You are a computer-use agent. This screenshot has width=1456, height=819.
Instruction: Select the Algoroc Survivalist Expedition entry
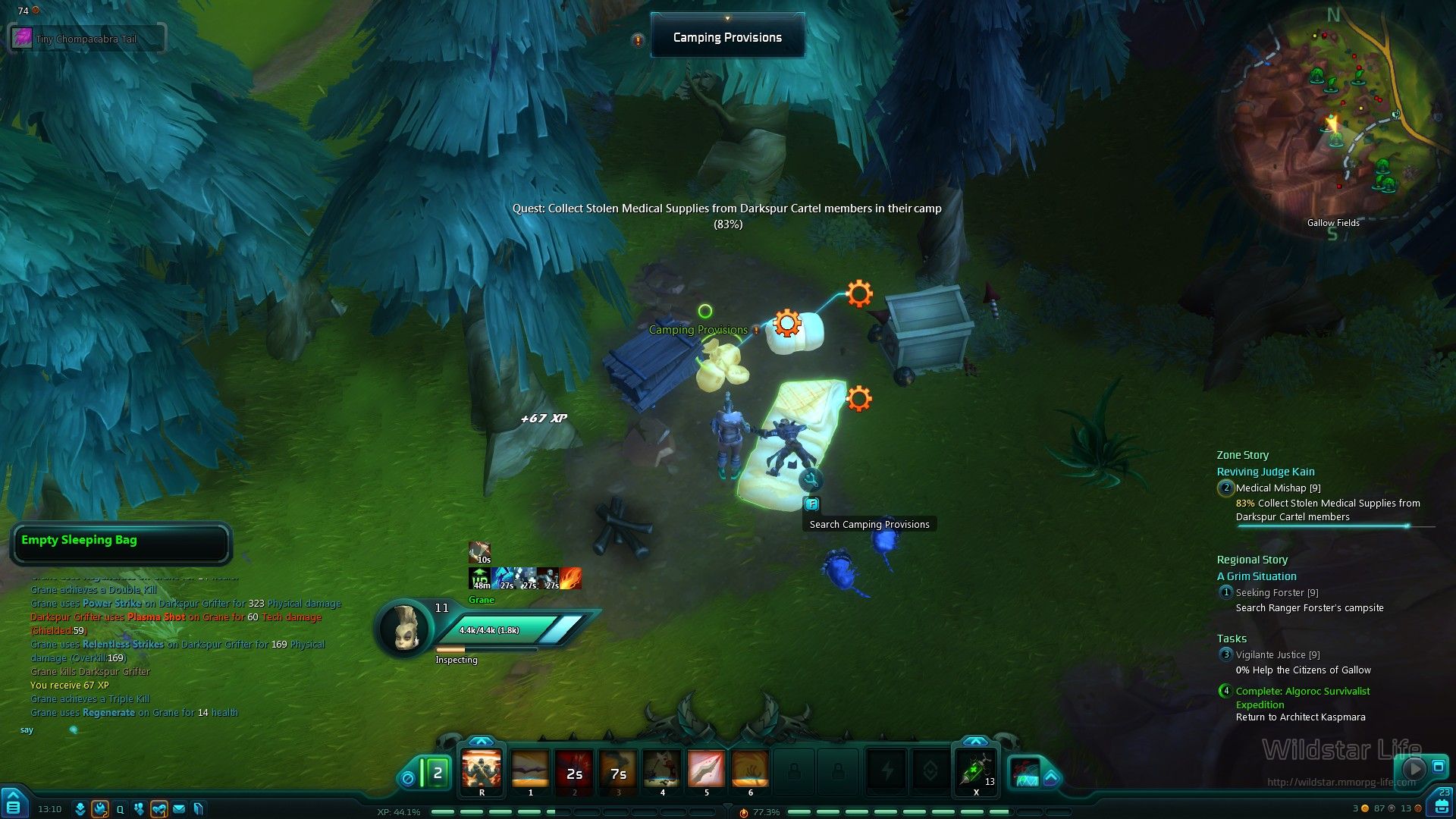(x=1302, y=692)
